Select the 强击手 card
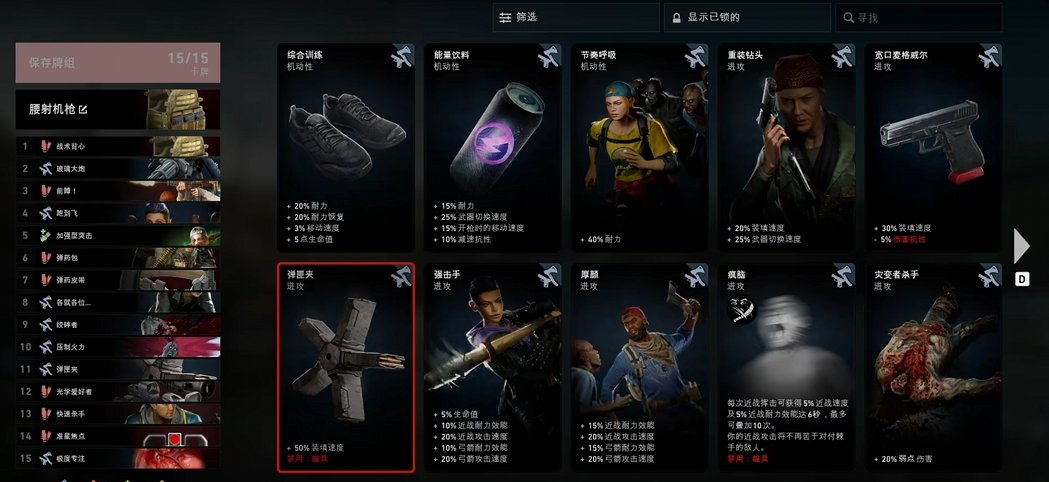This screenshot has width=1049, height=482. tap(492, 366)
